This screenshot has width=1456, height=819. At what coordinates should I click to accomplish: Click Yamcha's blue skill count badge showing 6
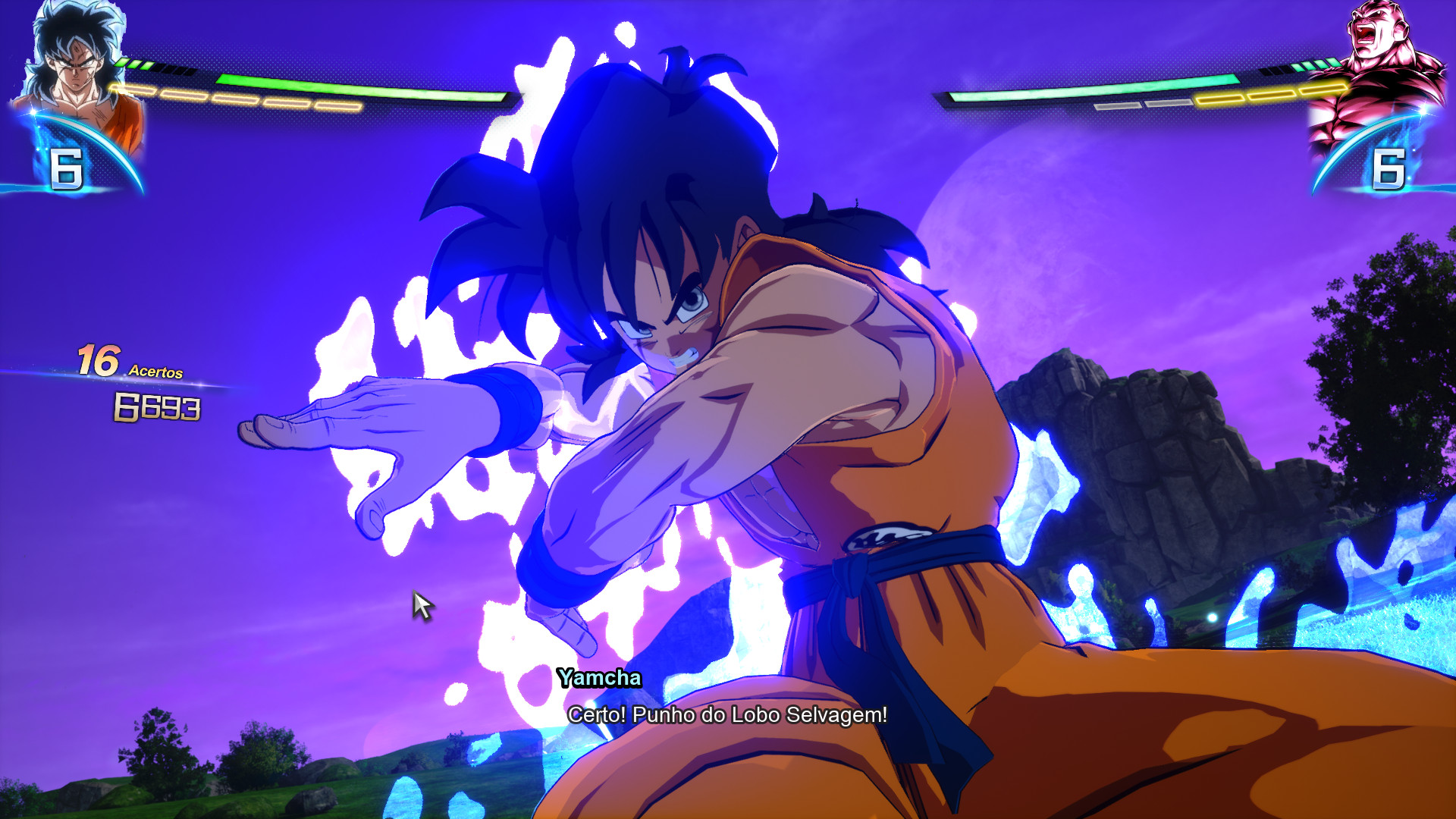pos(67,168)
